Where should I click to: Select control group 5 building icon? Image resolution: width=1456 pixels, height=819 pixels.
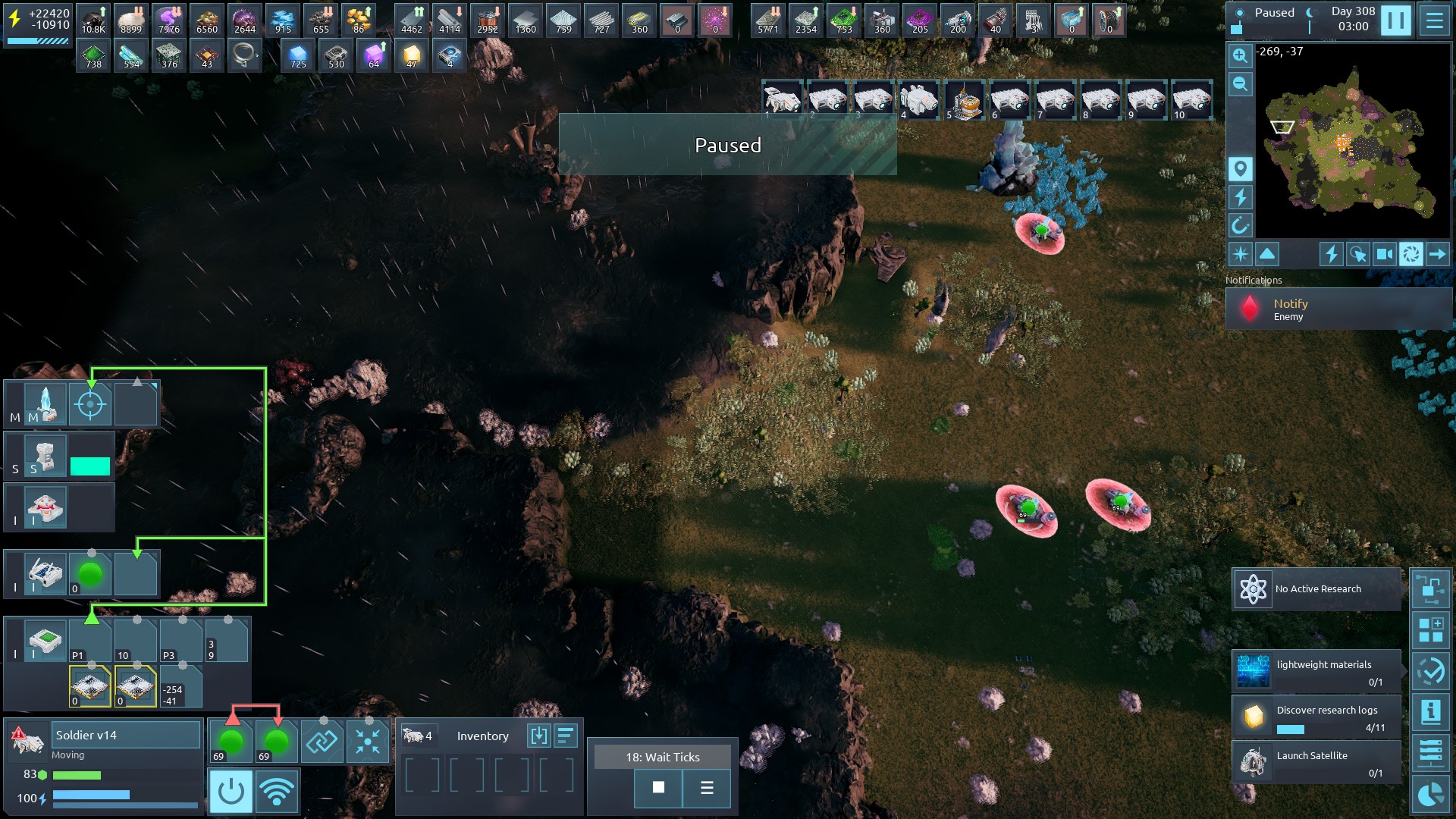[x=964, y=100]
